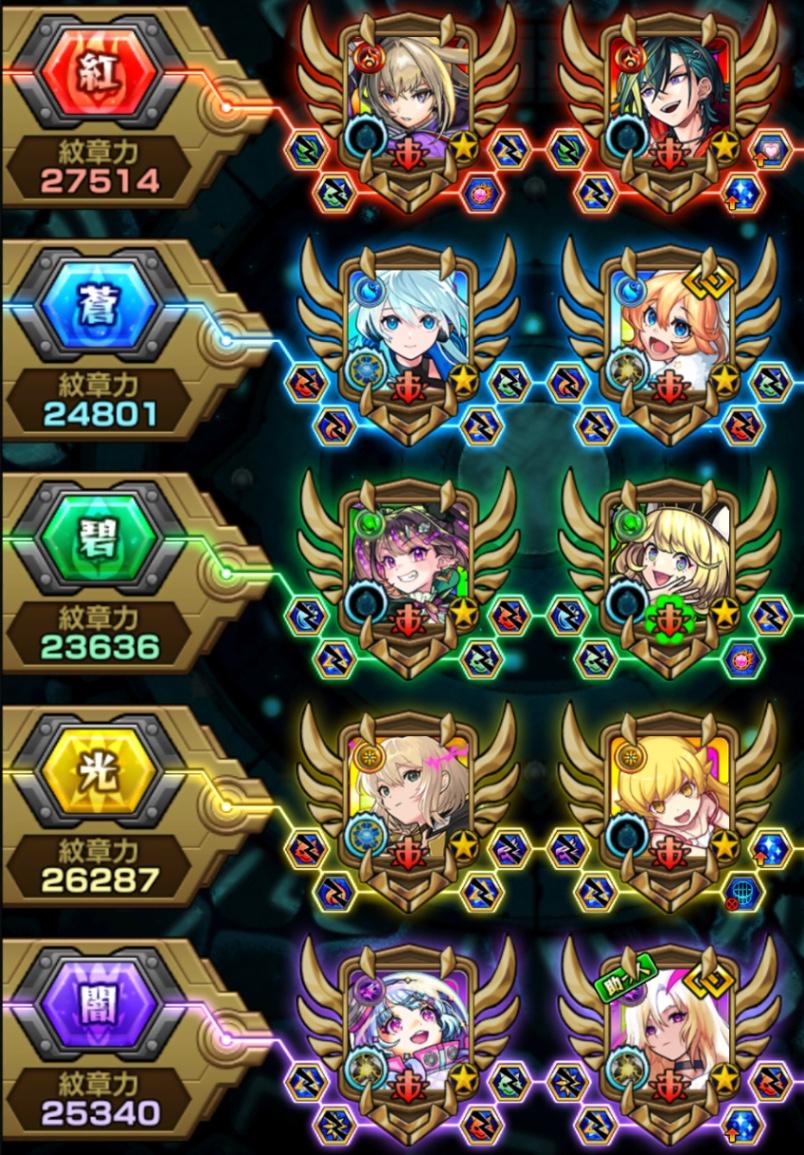Select the purple 闇 attribute hexagon
Image resolution: width=804 pixels, height=1155 pixels.
tap(99, 1005)
